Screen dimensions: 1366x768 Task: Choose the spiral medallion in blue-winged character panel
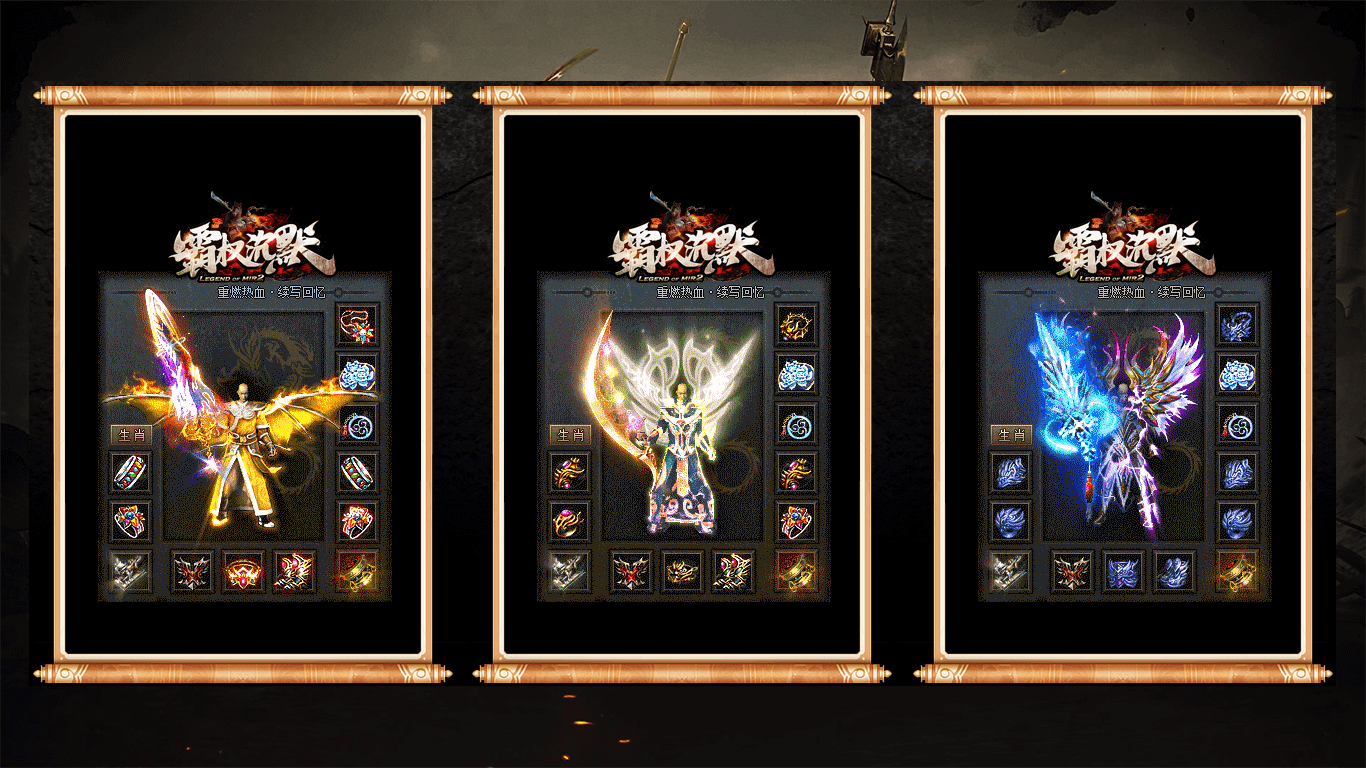pos(1238,424)
